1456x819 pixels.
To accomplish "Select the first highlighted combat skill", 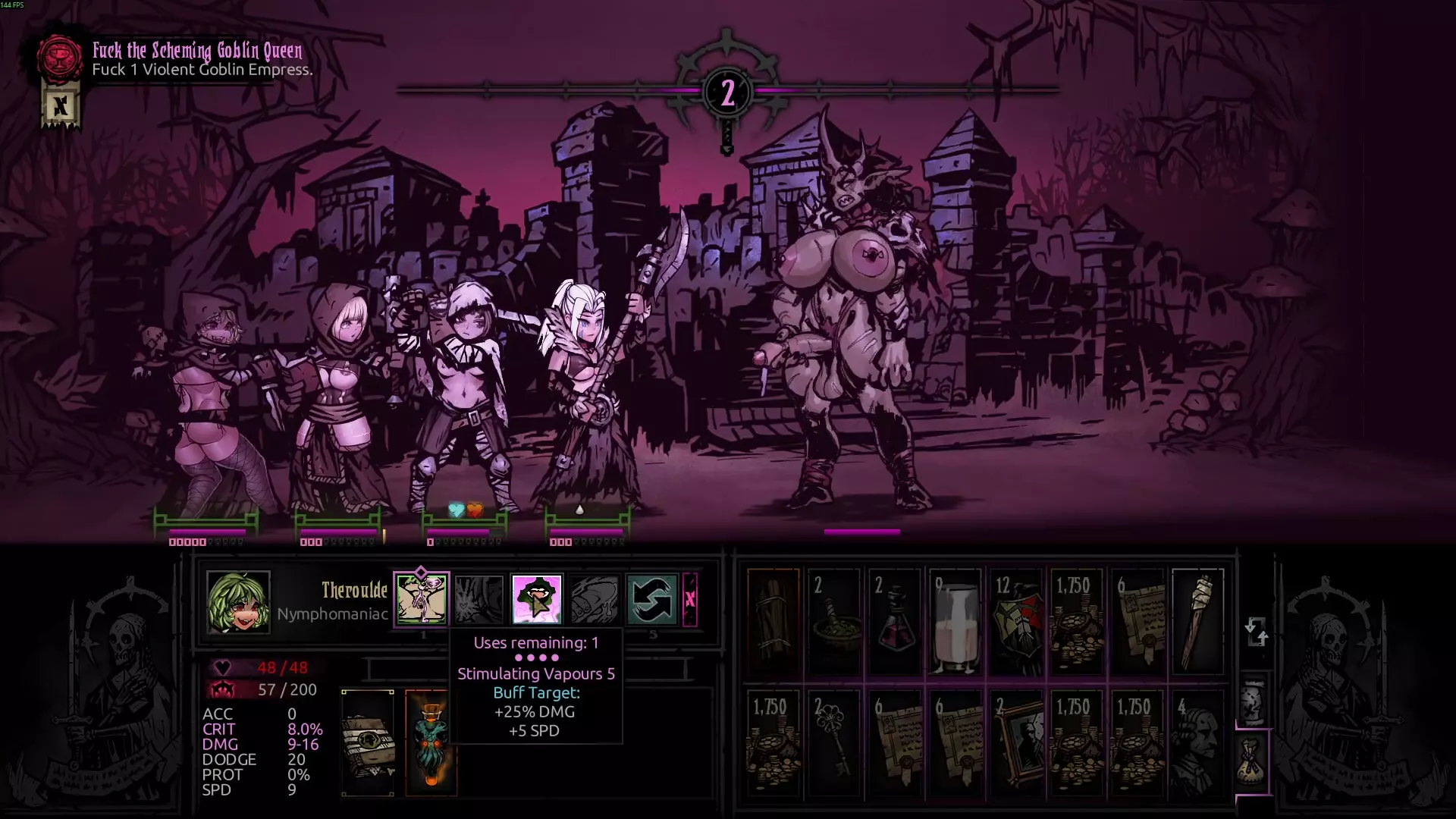I will point(422,599).
